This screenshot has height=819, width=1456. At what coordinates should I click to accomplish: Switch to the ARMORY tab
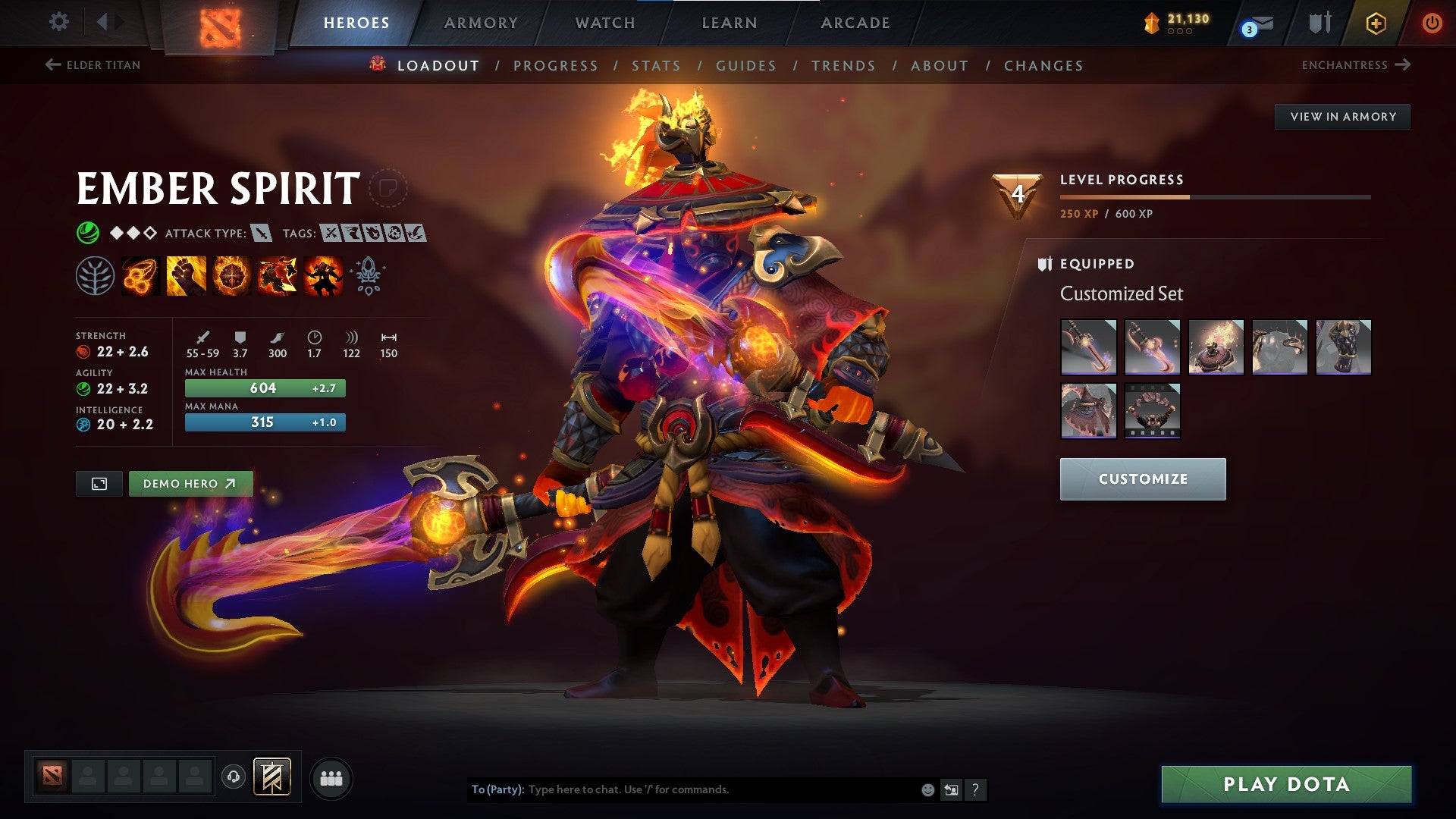(482, 23)
